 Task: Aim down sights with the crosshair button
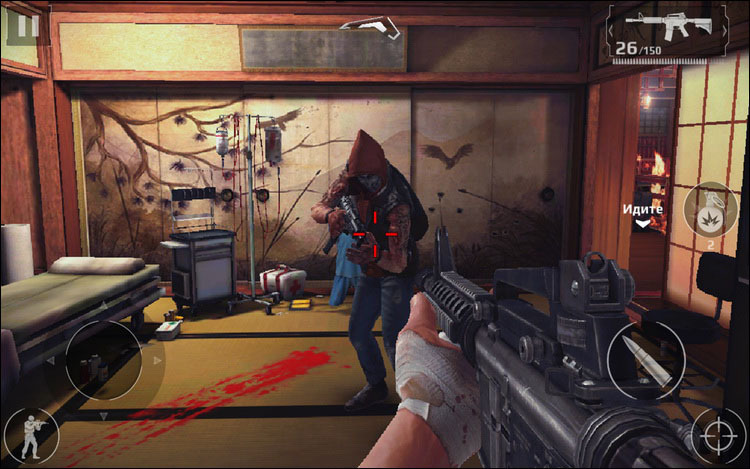[x=718, y=437]
